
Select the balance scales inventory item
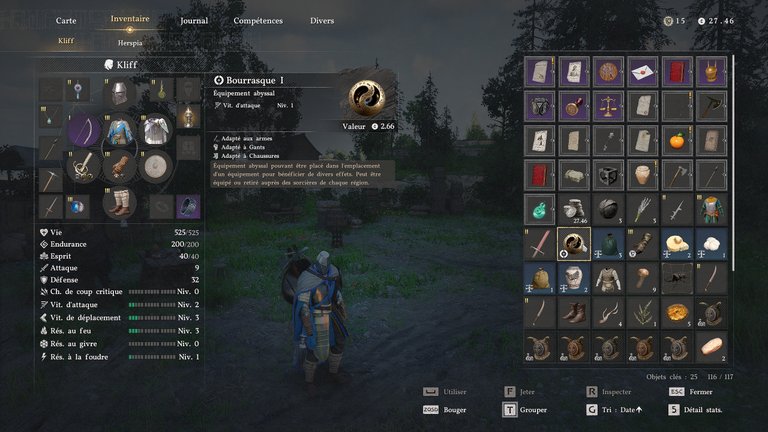[x=607, y=106]
